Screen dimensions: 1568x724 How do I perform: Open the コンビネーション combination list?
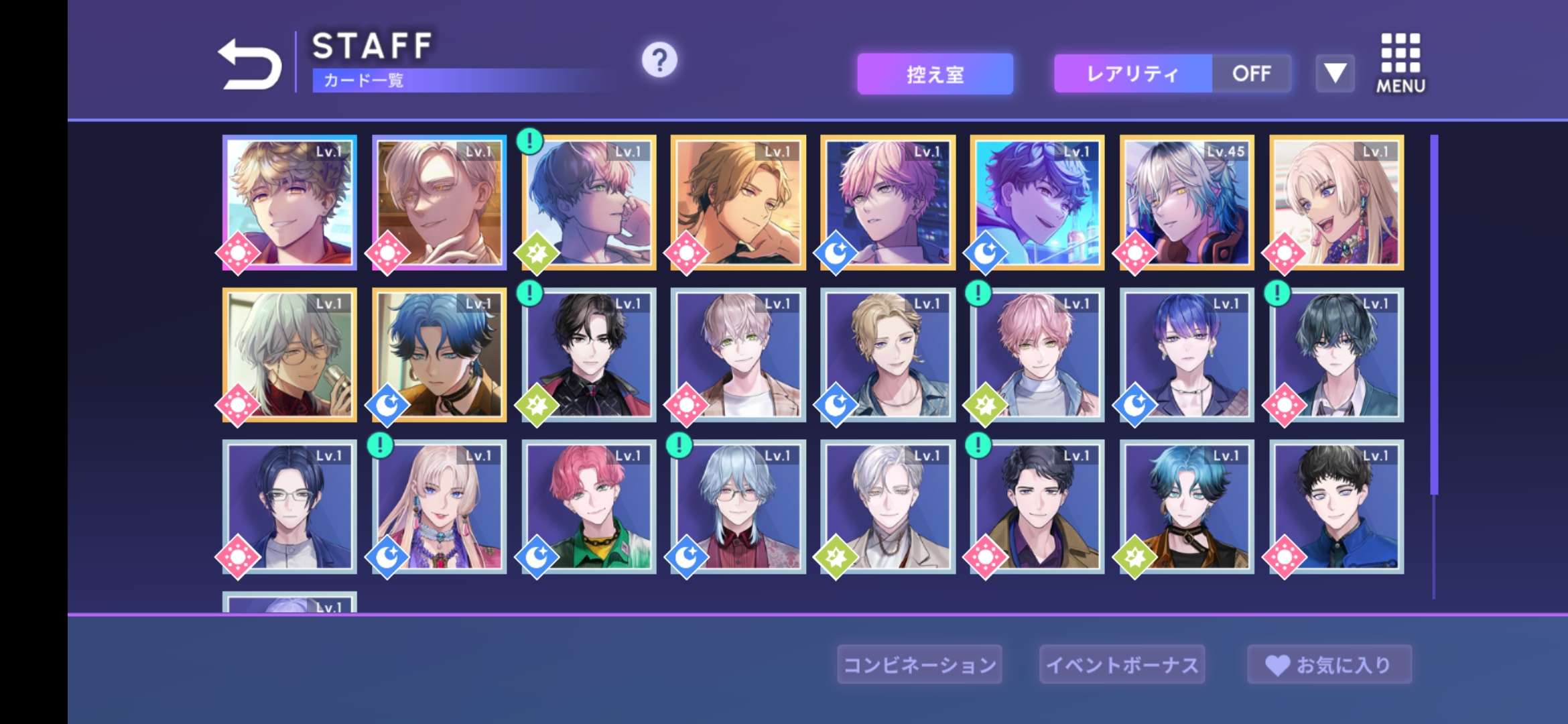(919, 664)
